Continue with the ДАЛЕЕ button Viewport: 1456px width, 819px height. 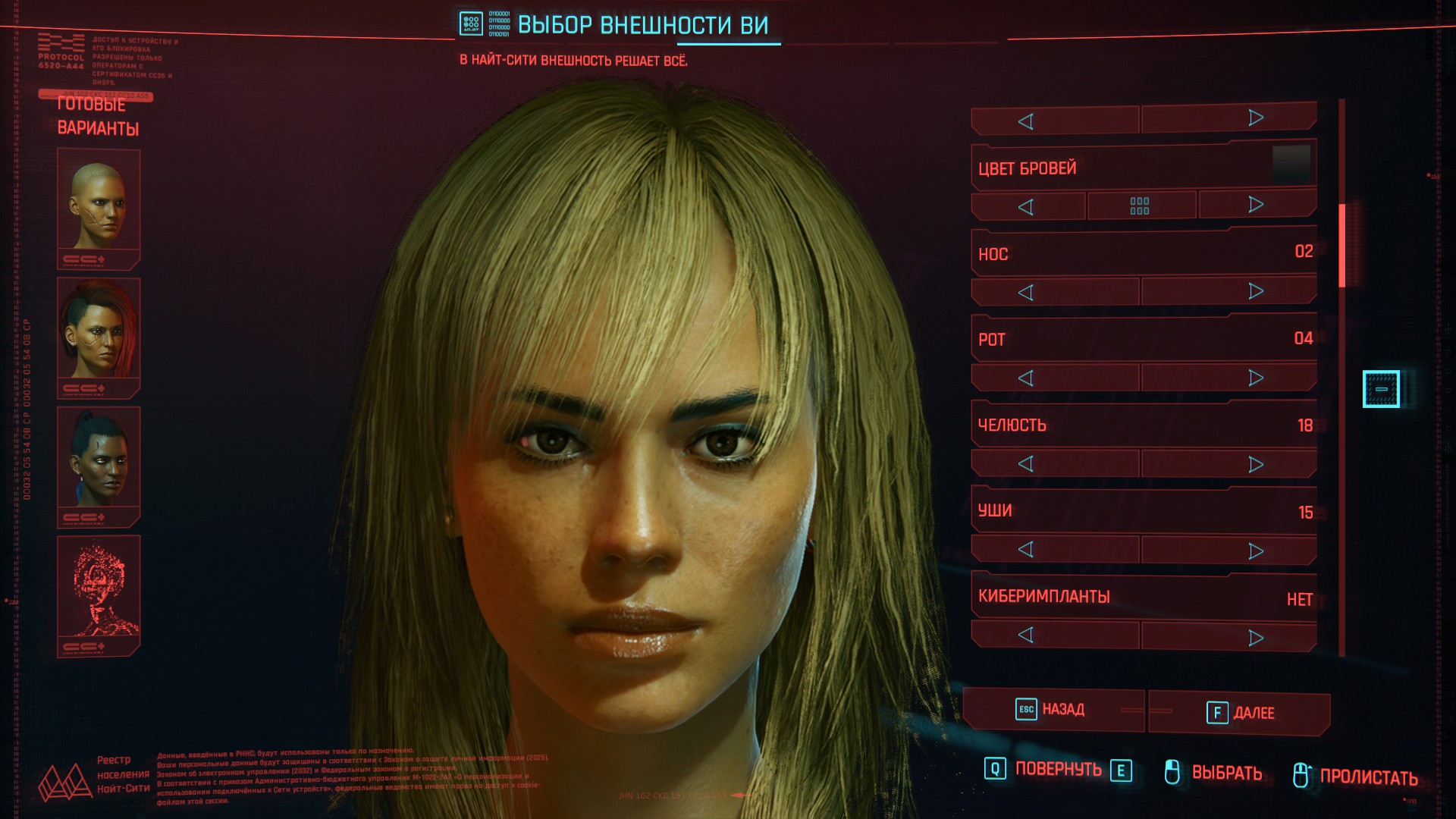coord(1240,713)
